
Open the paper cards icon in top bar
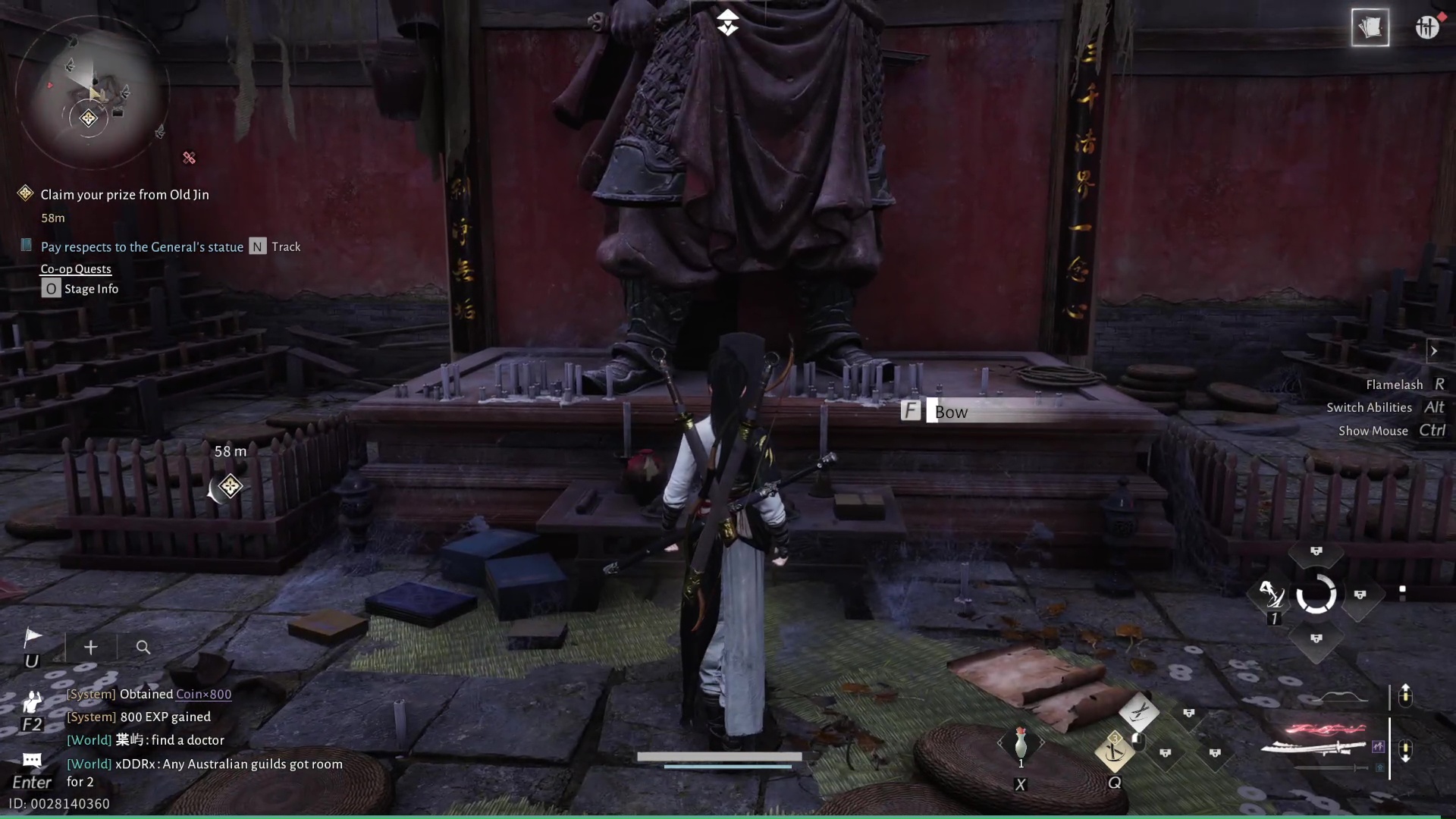1370,28
